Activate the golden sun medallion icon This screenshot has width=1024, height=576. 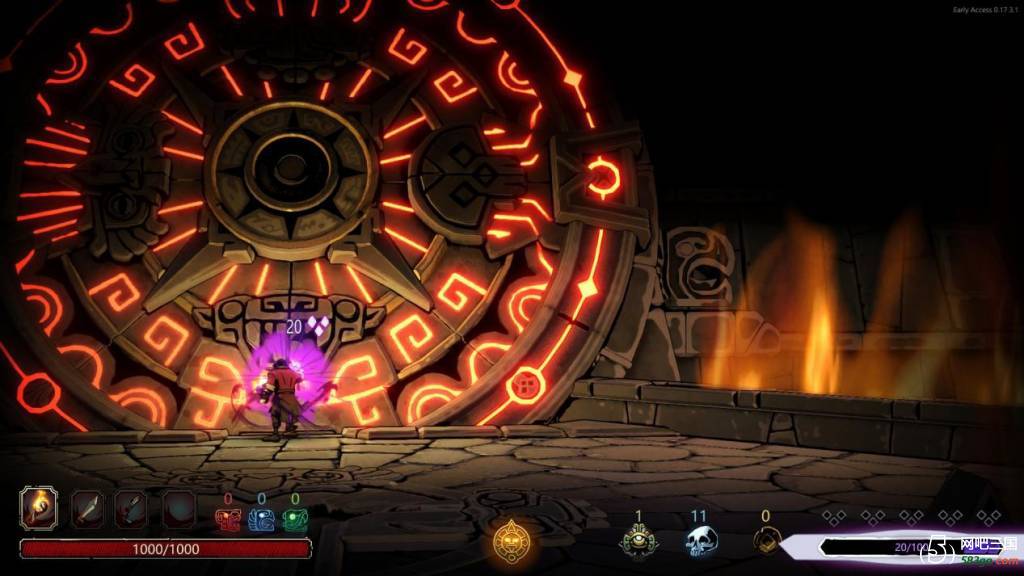point(512,541)
